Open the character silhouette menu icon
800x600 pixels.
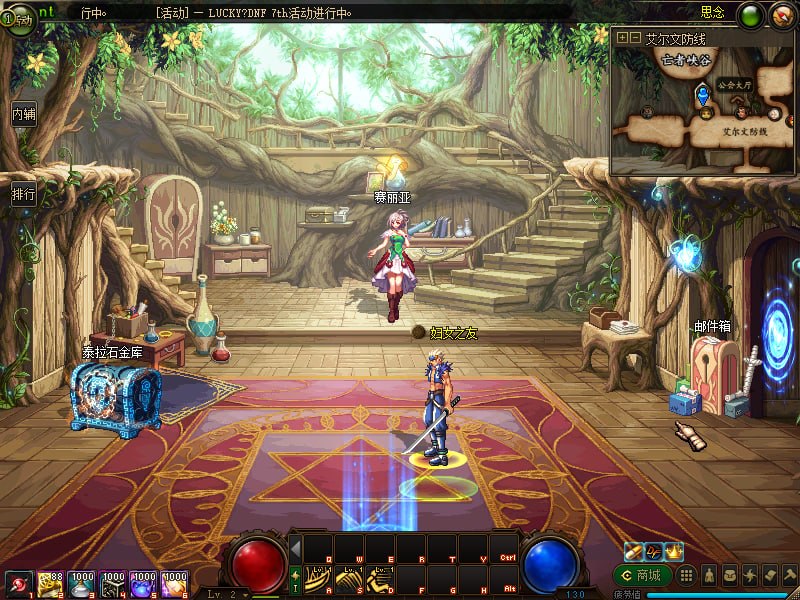click(708, 575)
